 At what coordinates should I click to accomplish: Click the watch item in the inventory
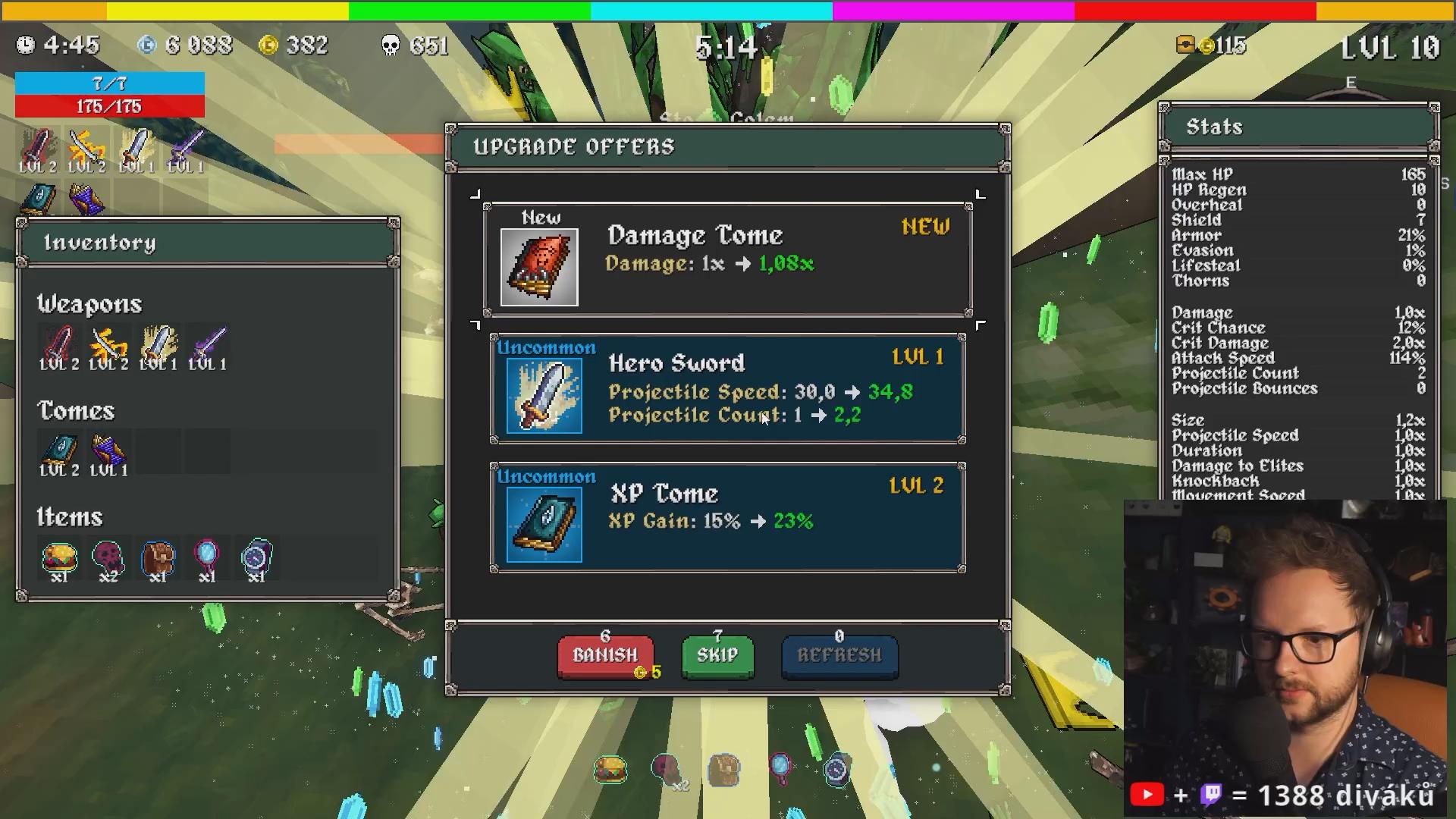pos(256,558)
